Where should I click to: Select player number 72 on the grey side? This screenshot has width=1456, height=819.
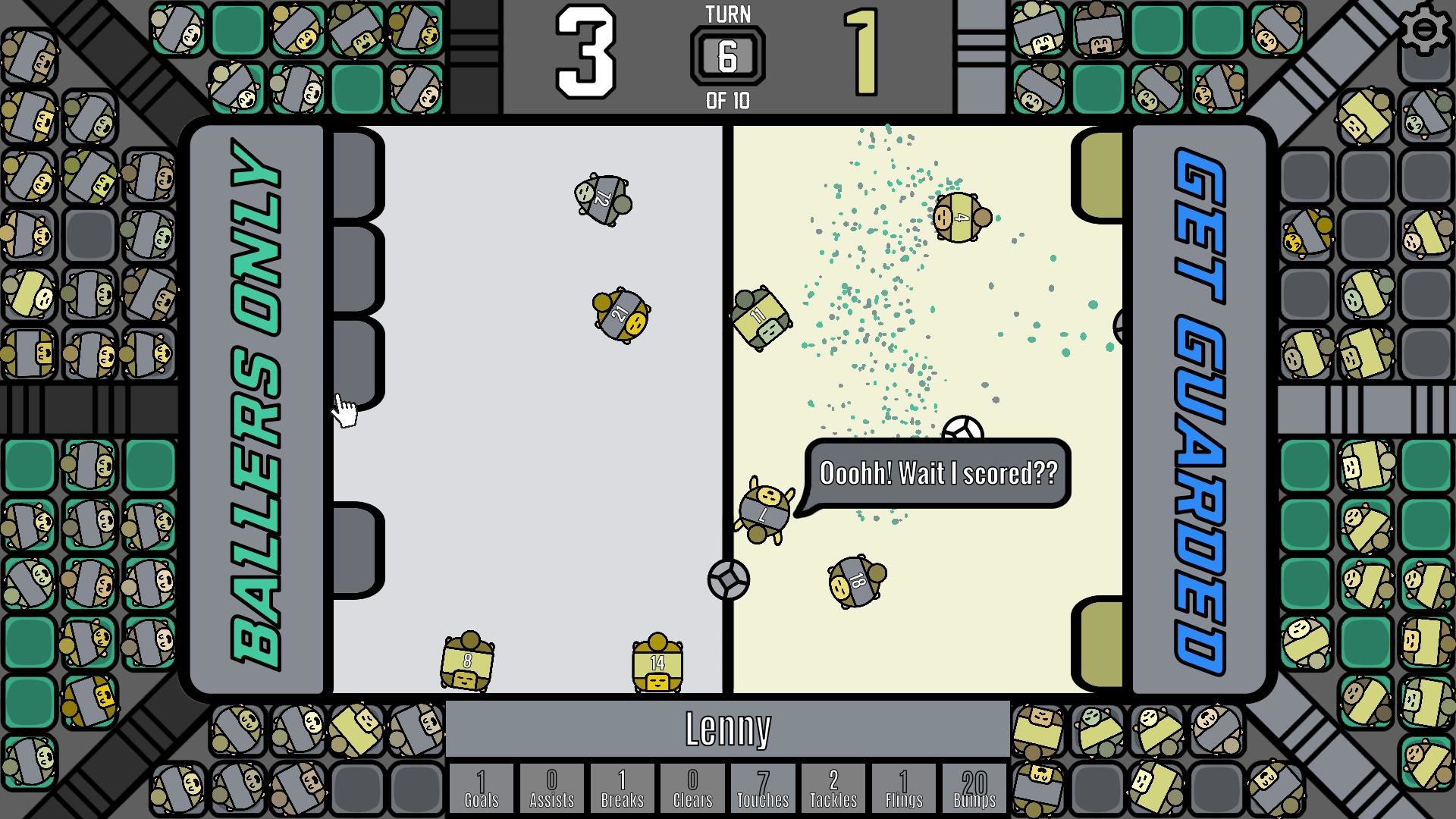click(601, 199)
